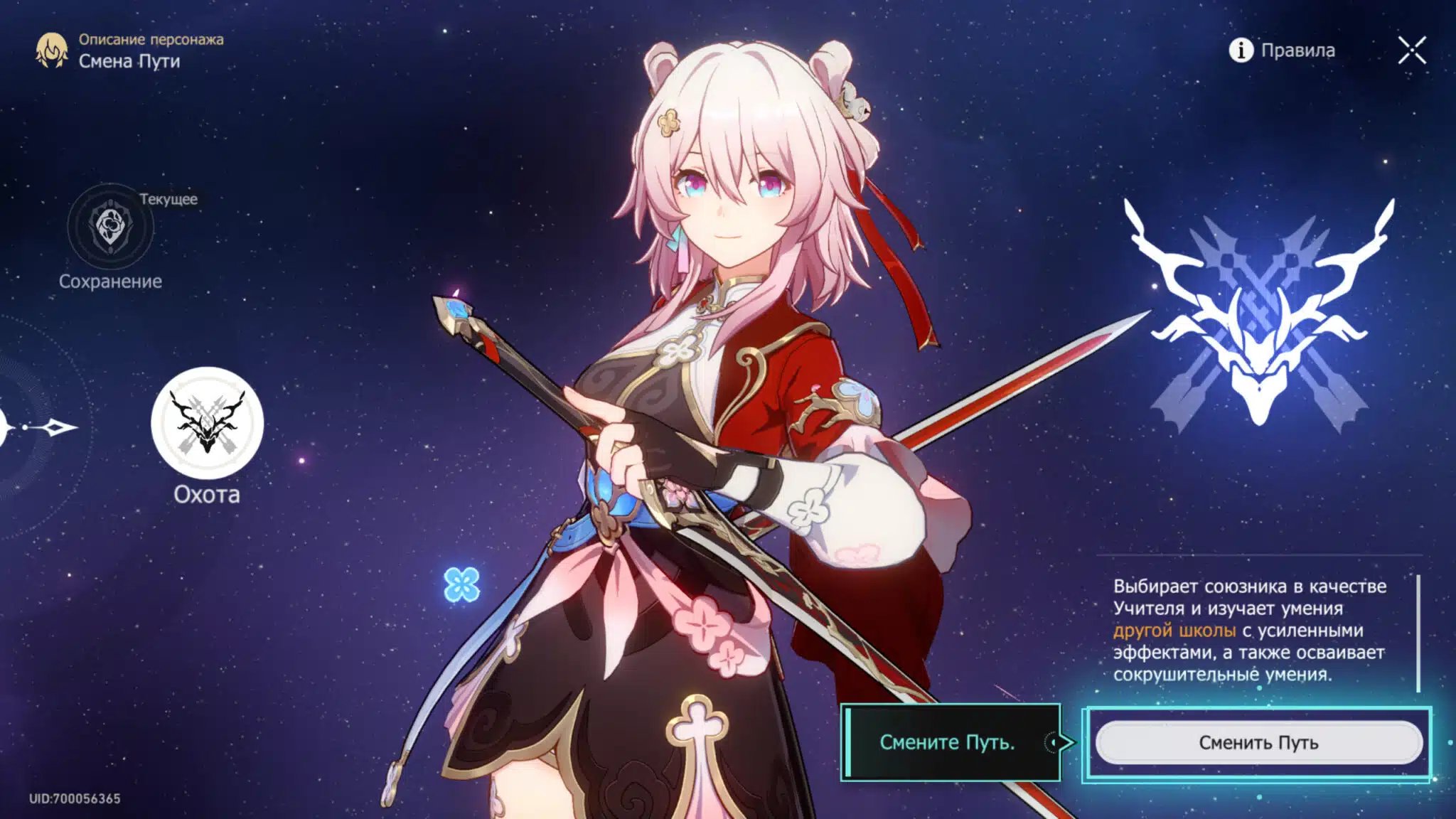Click the Сменить Путь button
1456x819 pixels.
(x=1258, y=743)
